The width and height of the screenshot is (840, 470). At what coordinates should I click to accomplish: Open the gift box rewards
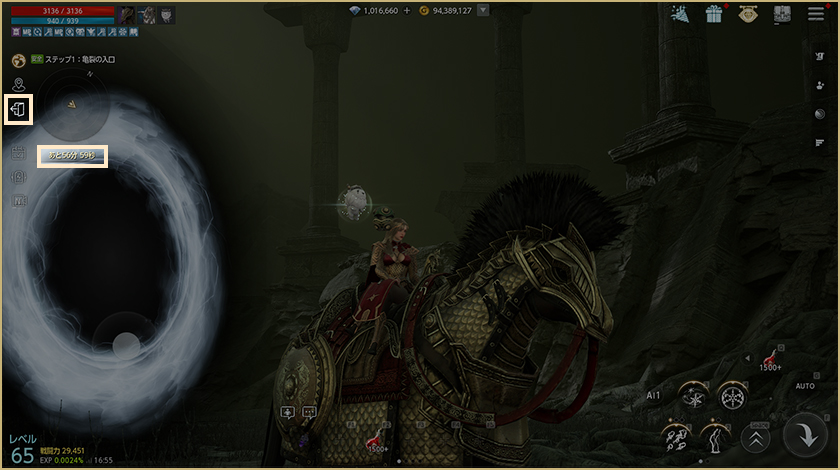coord(714,15)
